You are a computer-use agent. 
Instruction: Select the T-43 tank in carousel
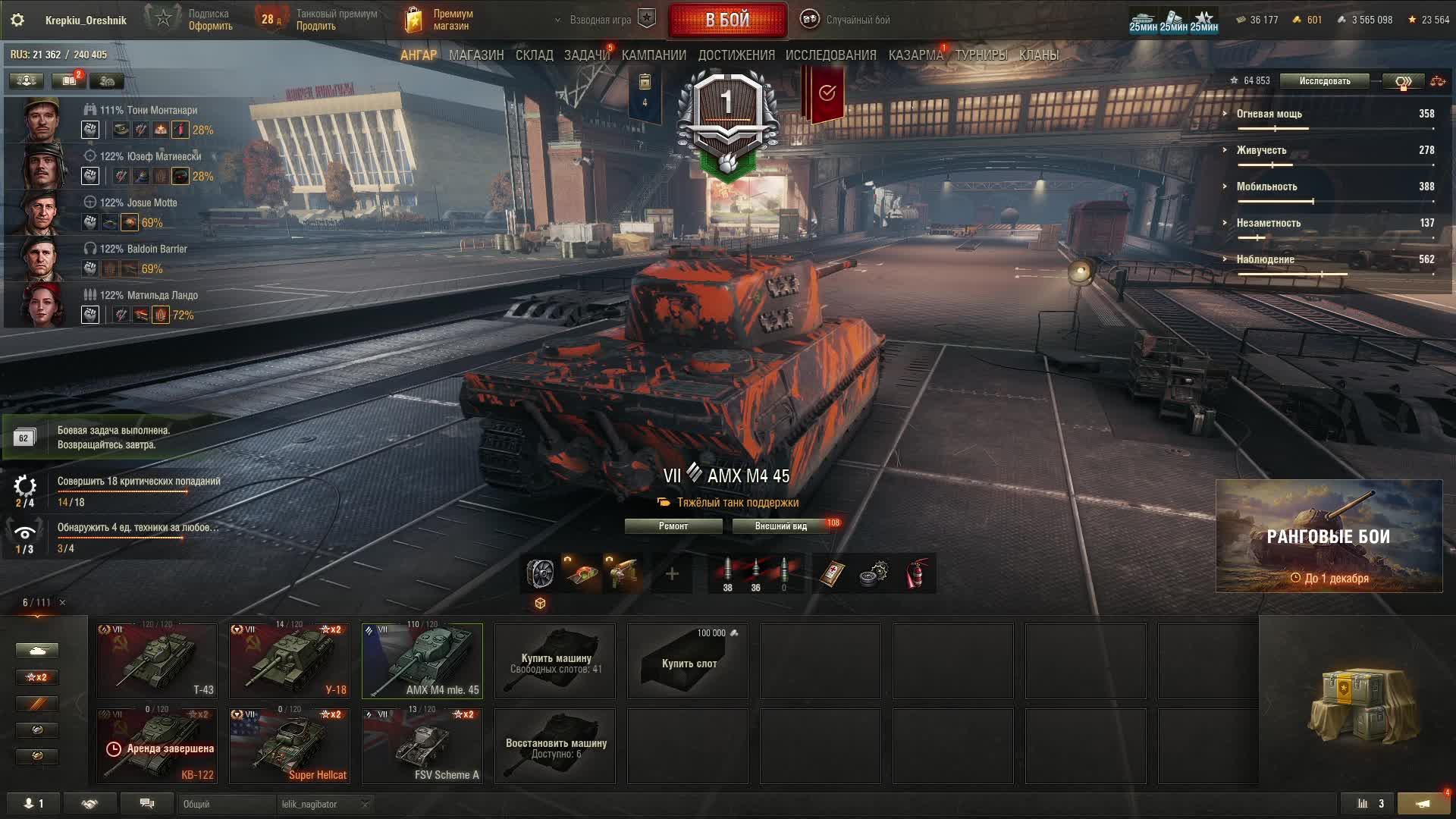157,661
